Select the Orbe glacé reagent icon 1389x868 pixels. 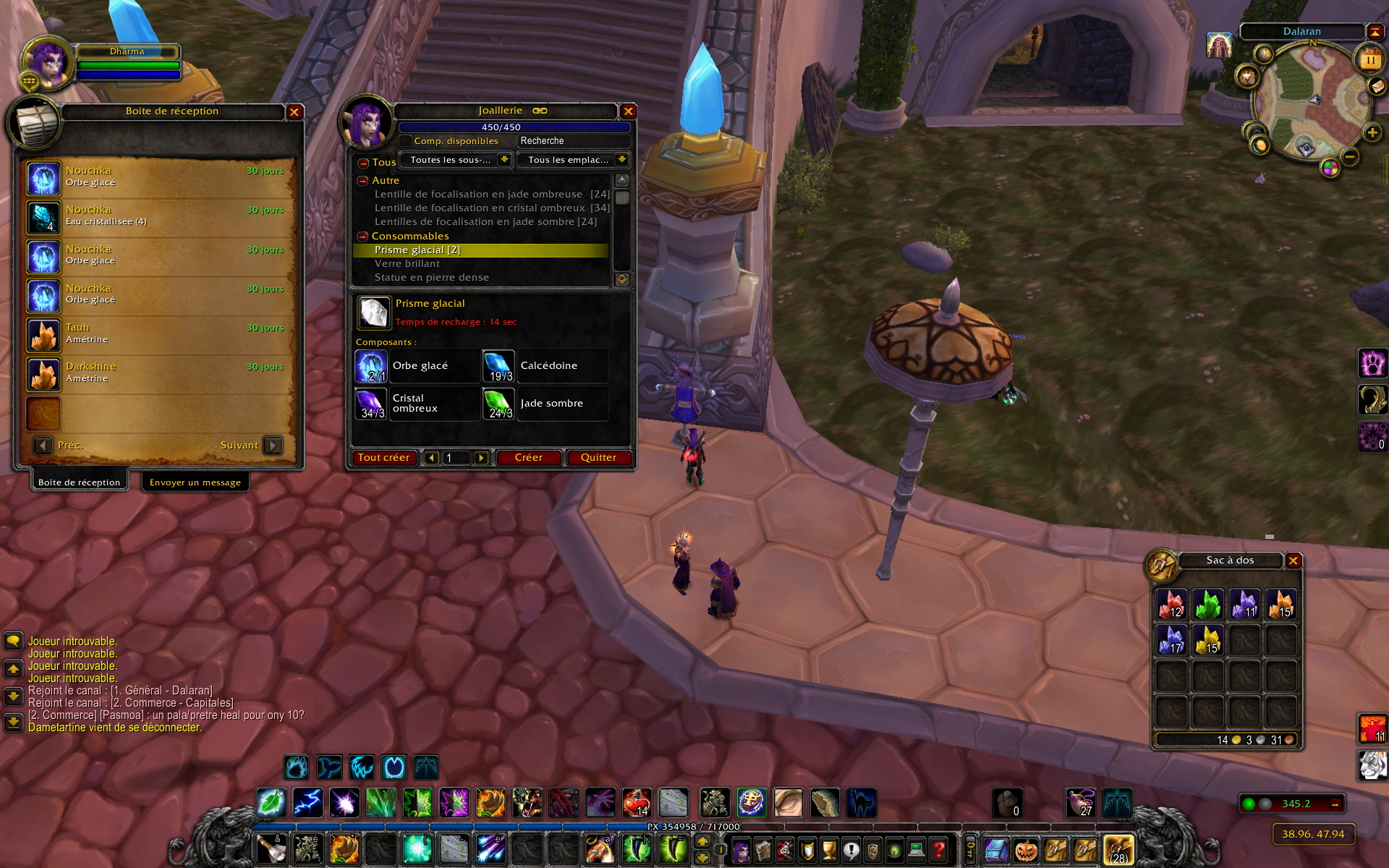372,367
